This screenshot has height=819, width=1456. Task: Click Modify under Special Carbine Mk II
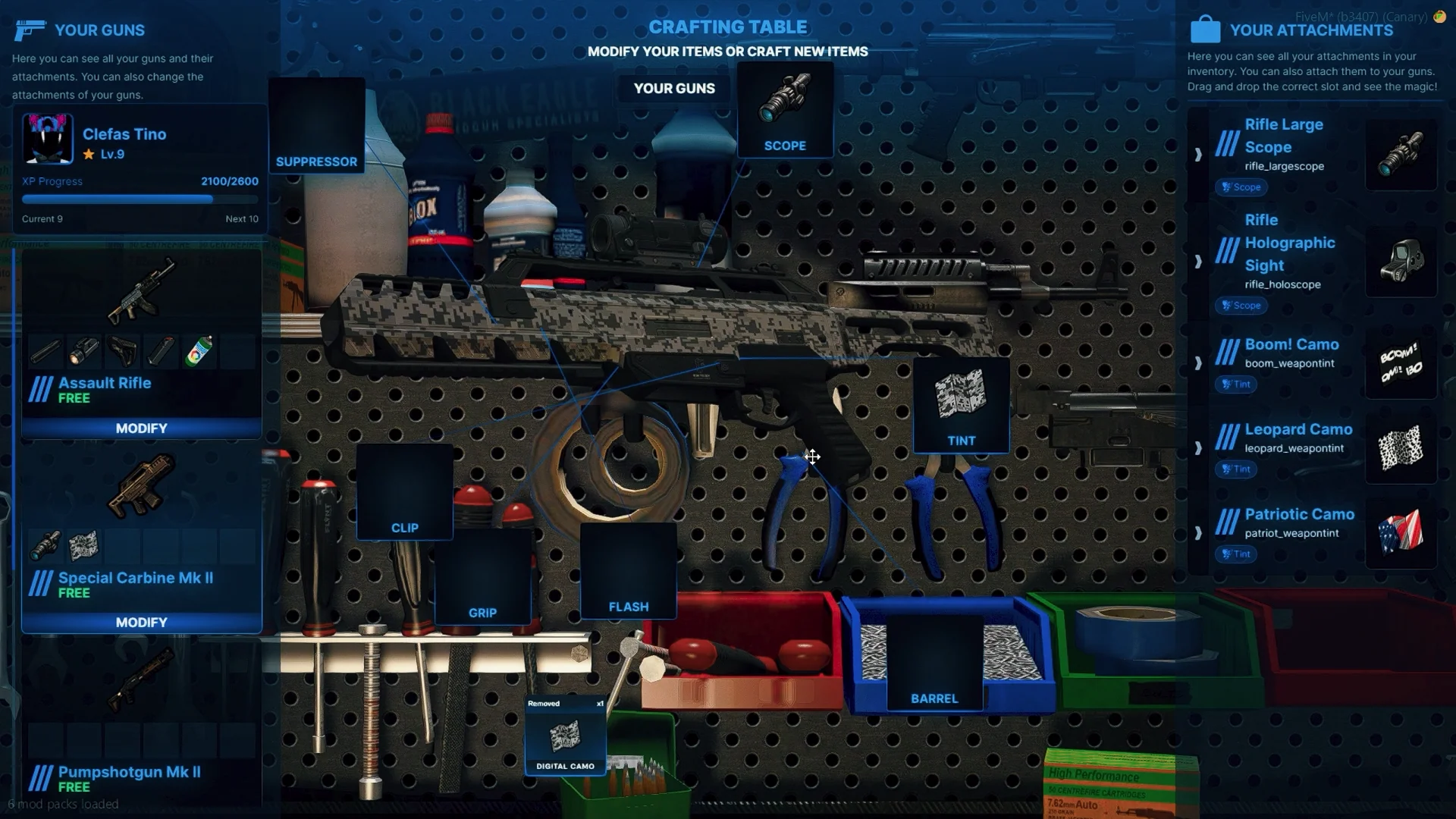point(141,623)
